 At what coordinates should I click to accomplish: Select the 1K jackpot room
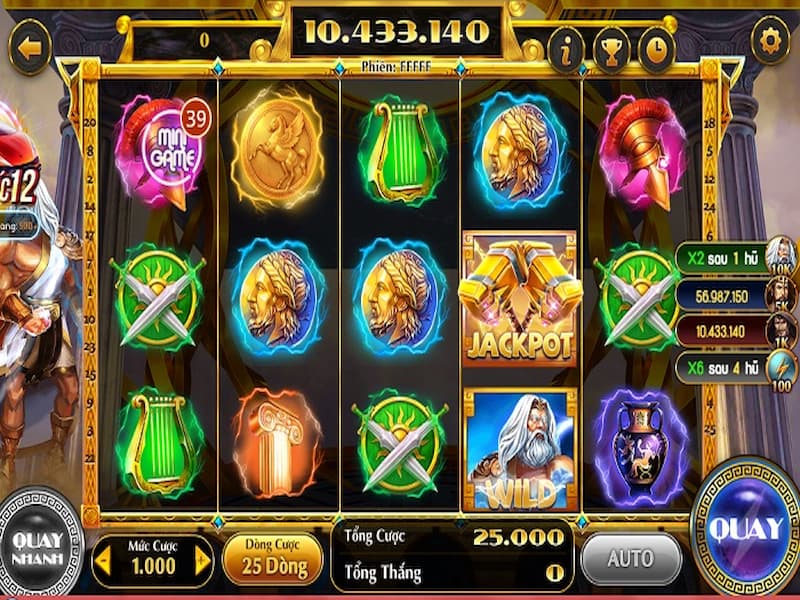[781, 330]
